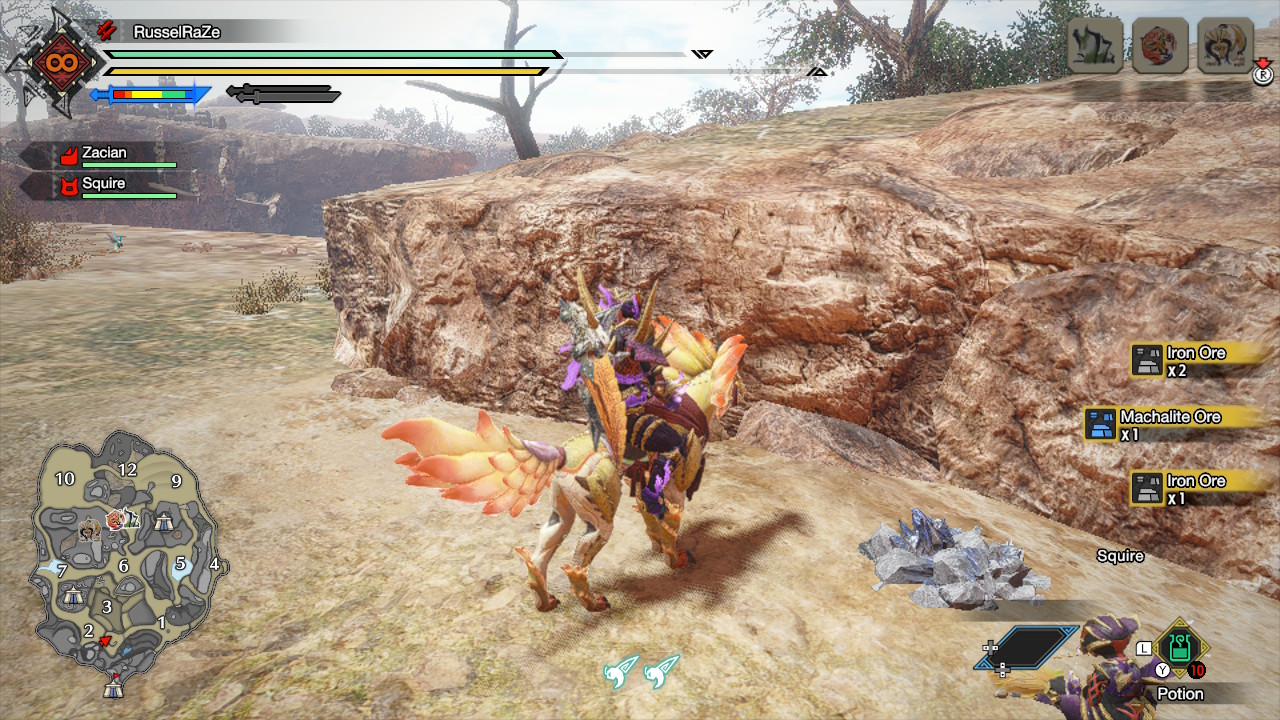This screenshot has width=1280, height=720.
Task: Click the Wirebug charge icons
Action: [641, 671]
